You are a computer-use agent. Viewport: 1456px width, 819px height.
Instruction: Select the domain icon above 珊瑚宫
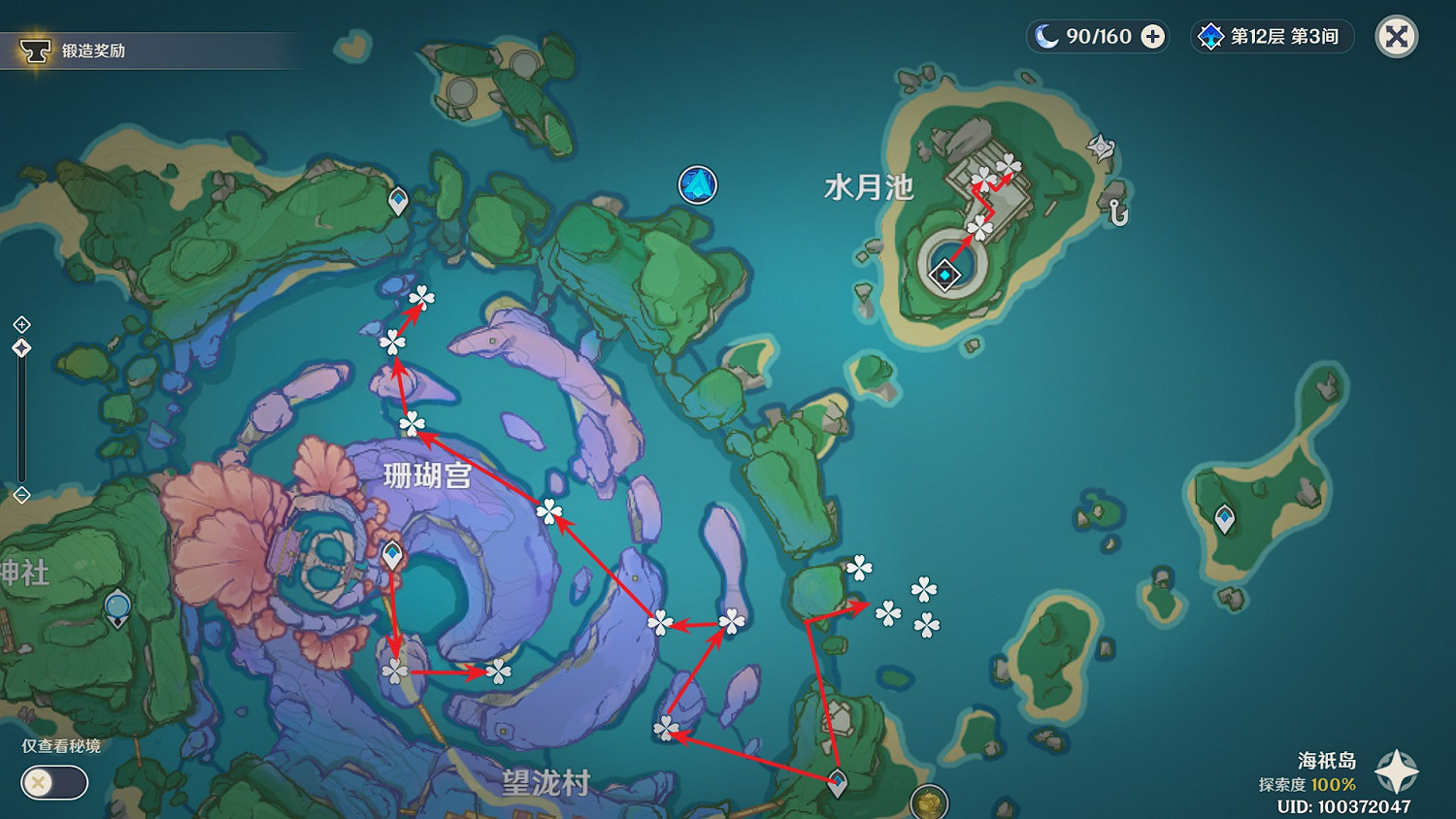coord(697,184)
